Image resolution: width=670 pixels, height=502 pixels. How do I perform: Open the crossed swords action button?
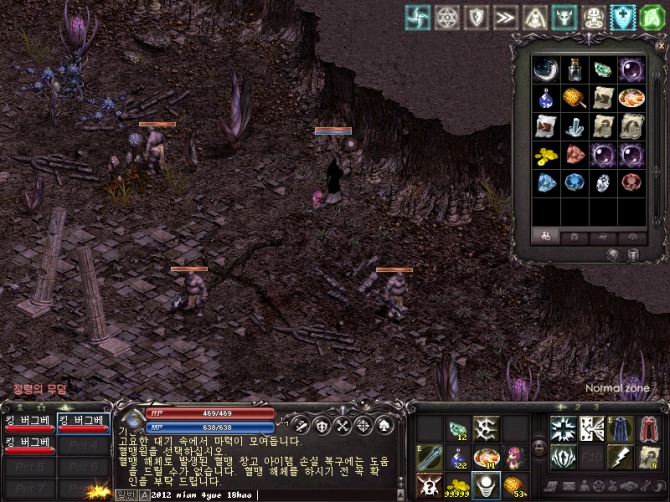342,425
